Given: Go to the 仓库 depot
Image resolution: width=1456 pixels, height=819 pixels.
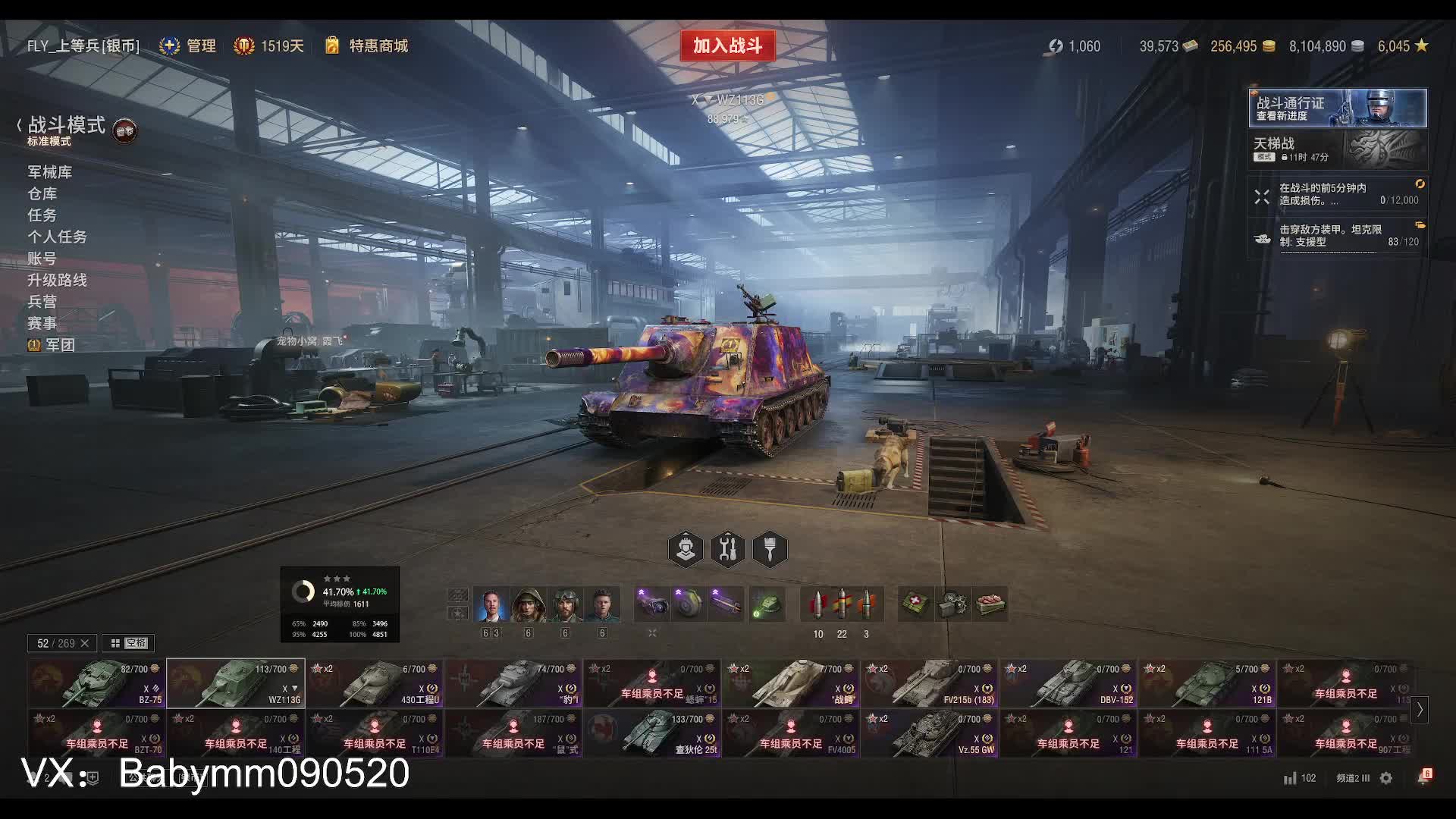Looking at the screenshot, I should click(42, 194).
